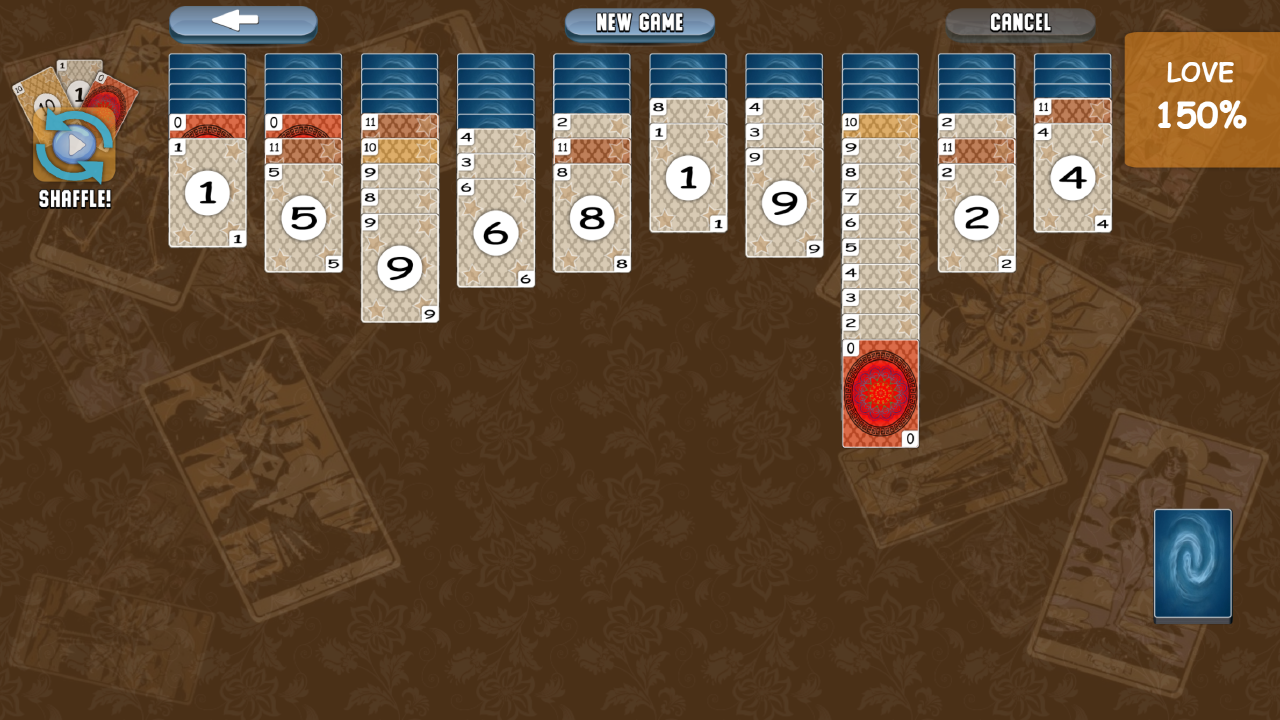Click the back arrow button
Image resolution: width=1280 pixels, height=720 pixels.
pos(243,22)
